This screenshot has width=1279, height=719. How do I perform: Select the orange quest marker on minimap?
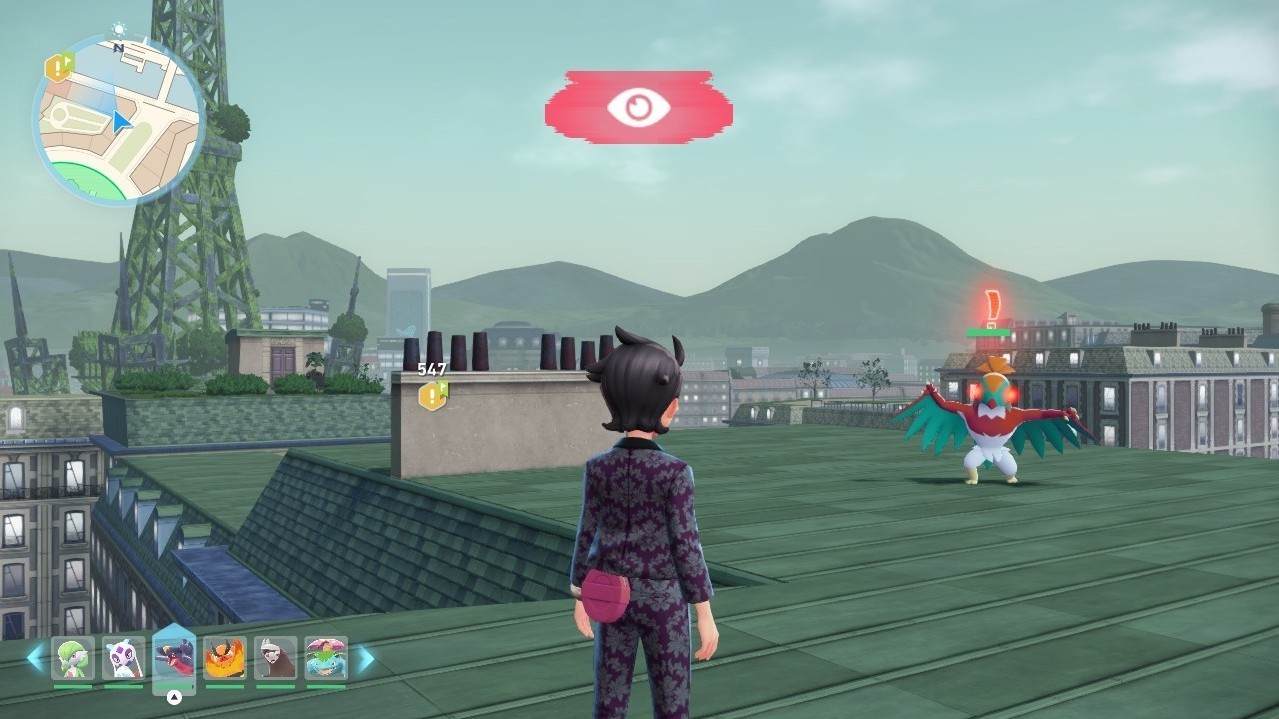(x=59, y=68)
